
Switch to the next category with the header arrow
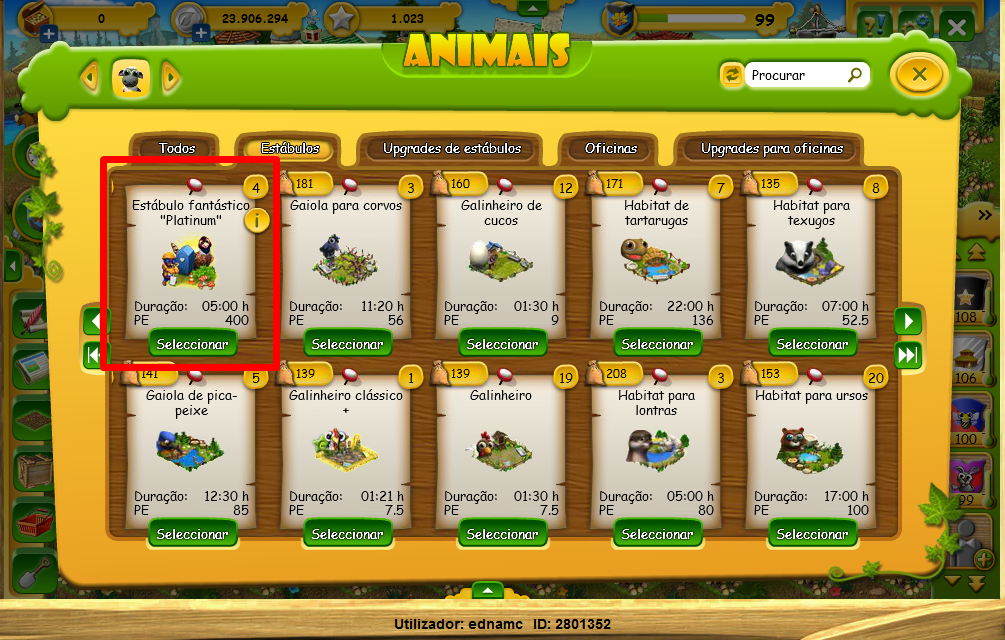pos(170,76)
